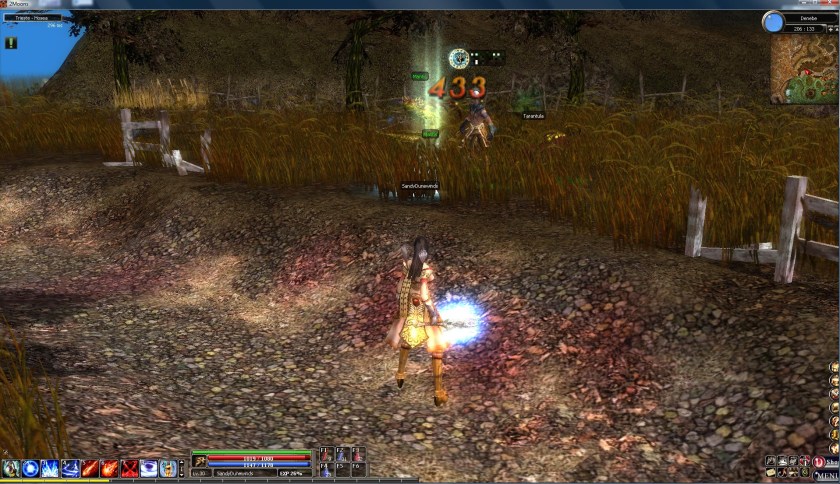Close the game window
The width and height of the screenshot is (840, 484).
[827, 5]
